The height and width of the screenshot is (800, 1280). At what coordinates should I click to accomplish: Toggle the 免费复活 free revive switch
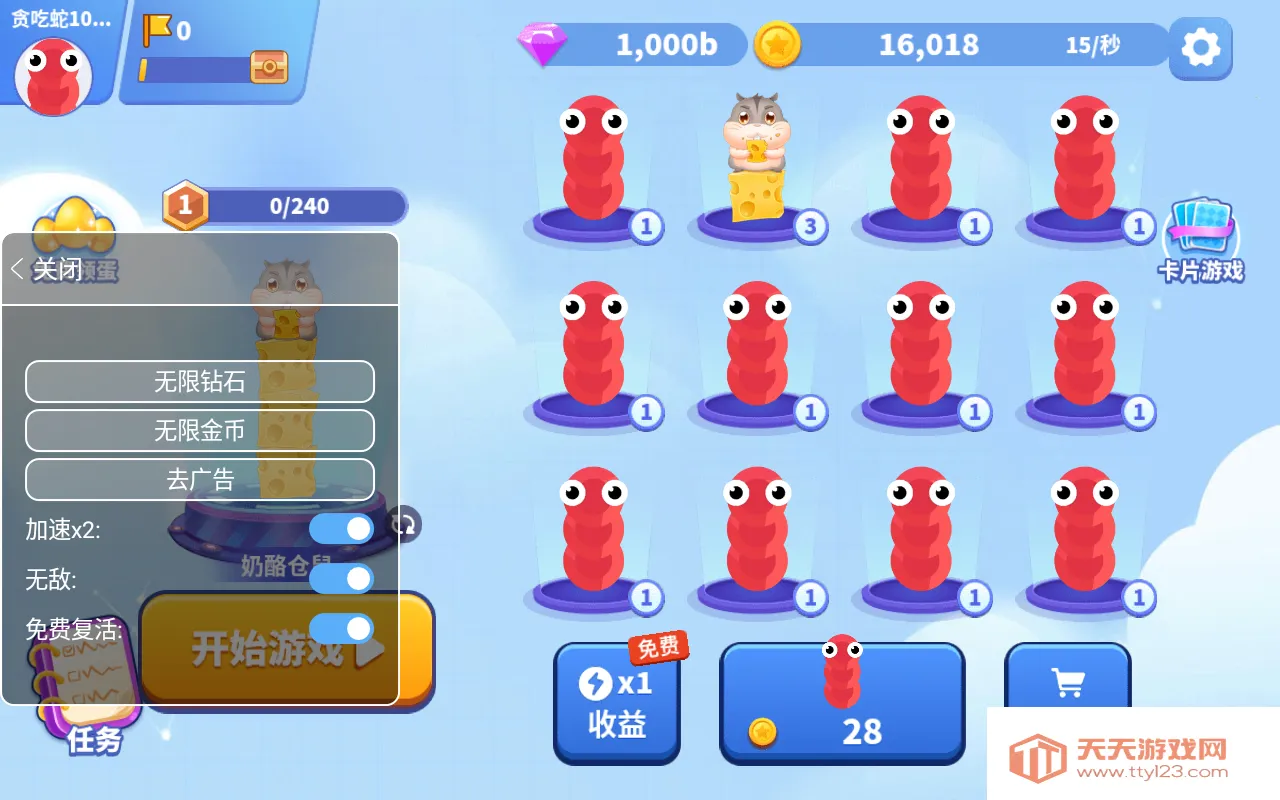click(x=341, y=629)
